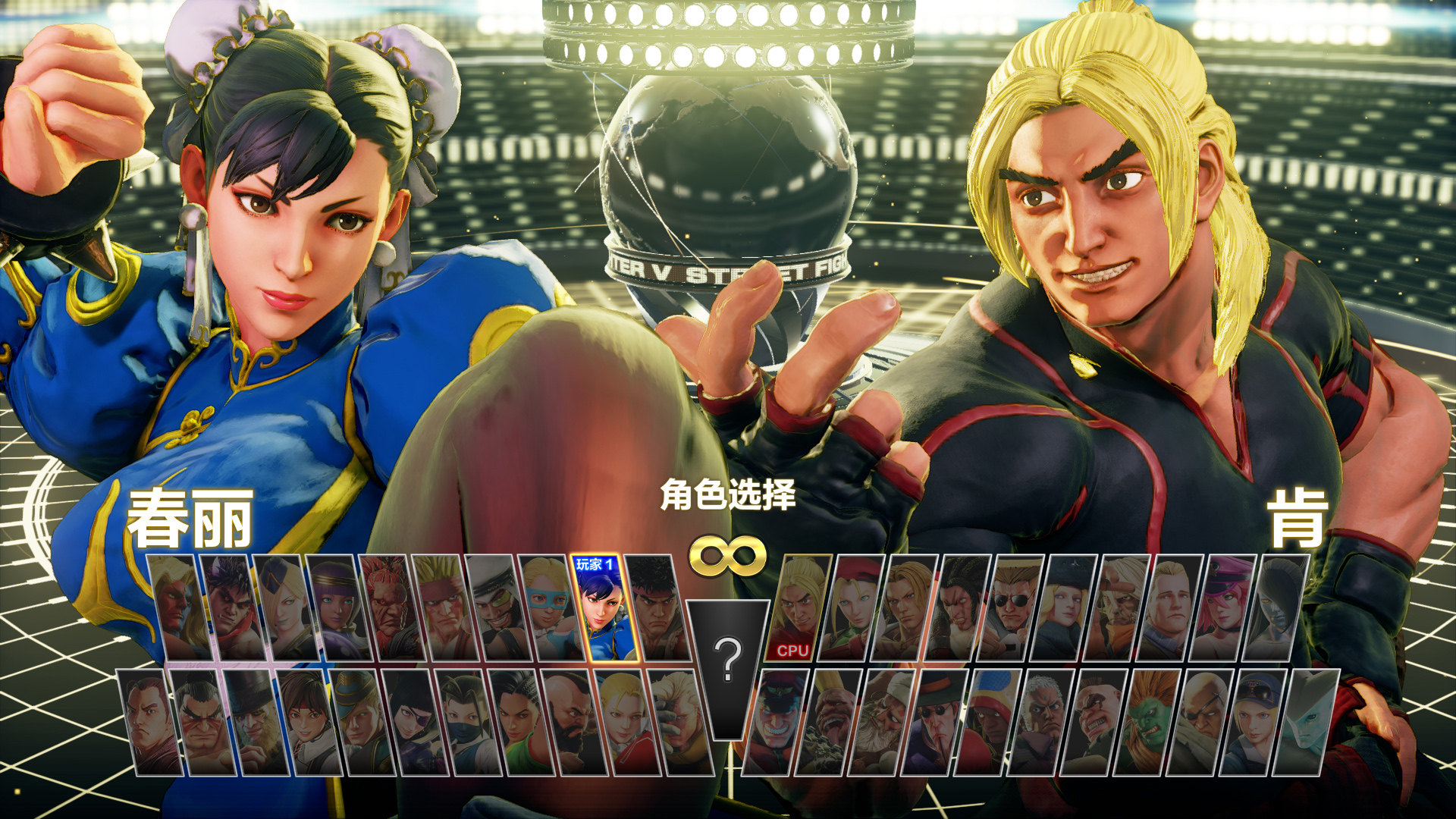Pick green-skinned Blanka's portrait
1456x819 pixels.
1149,723
